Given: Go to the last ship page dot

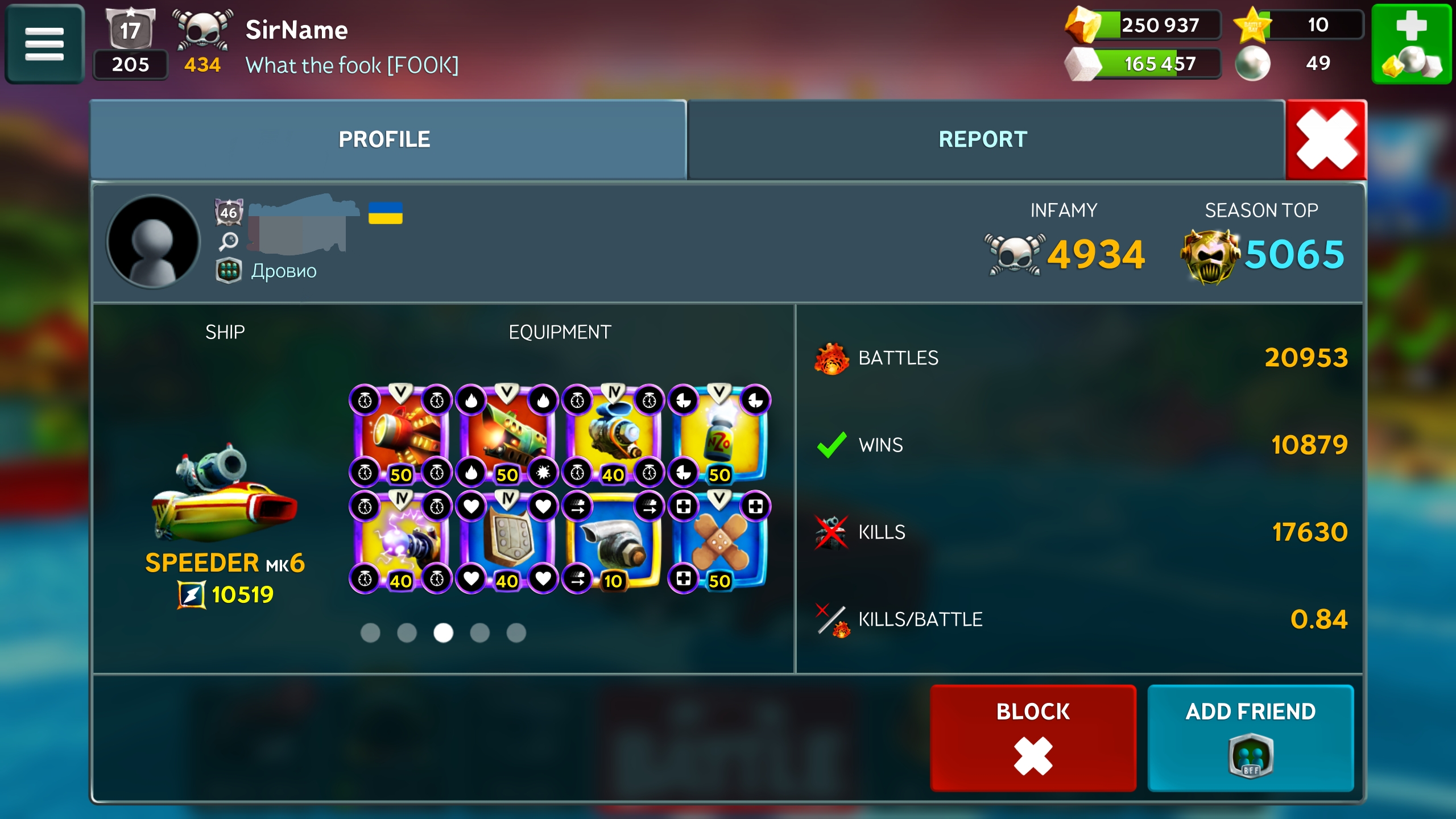Looking at the screenshot, I should click(516, 632).
